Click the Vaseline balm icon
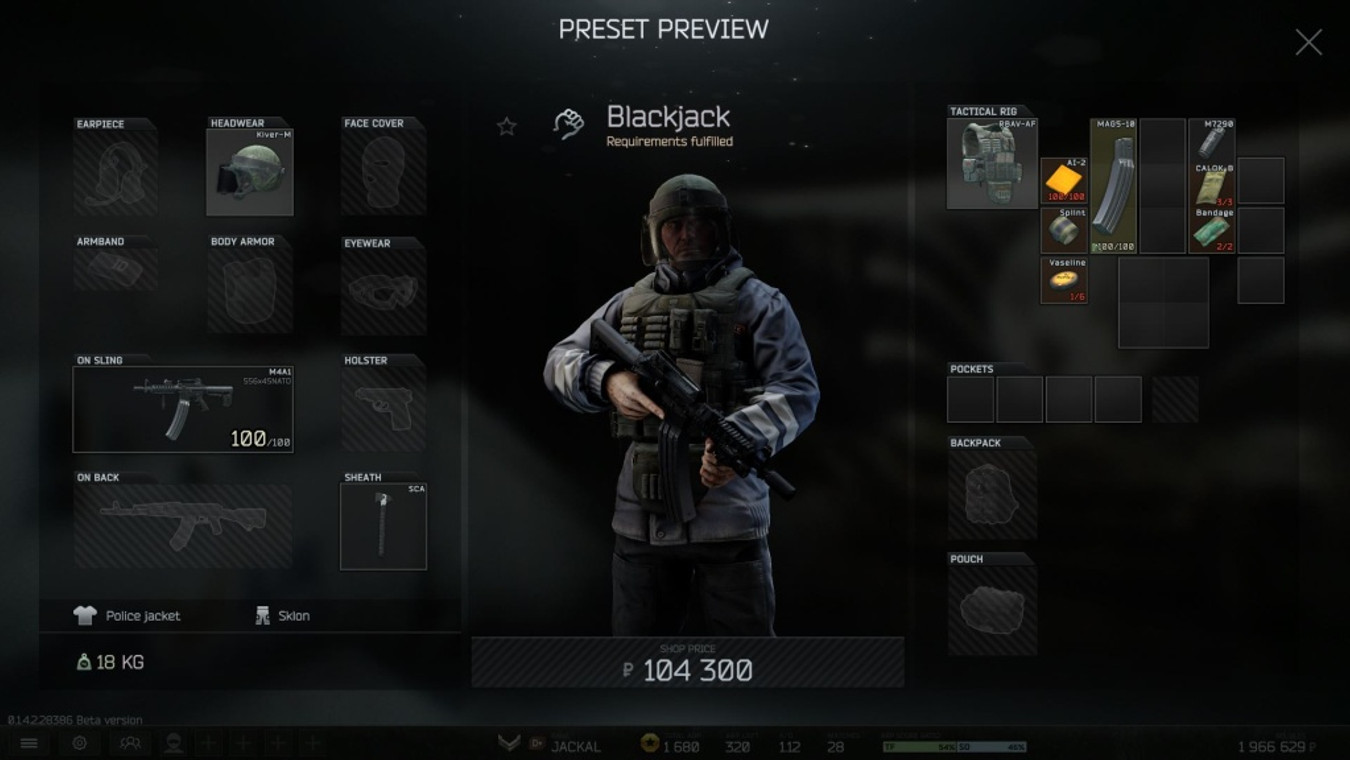 click(1063, 278)
